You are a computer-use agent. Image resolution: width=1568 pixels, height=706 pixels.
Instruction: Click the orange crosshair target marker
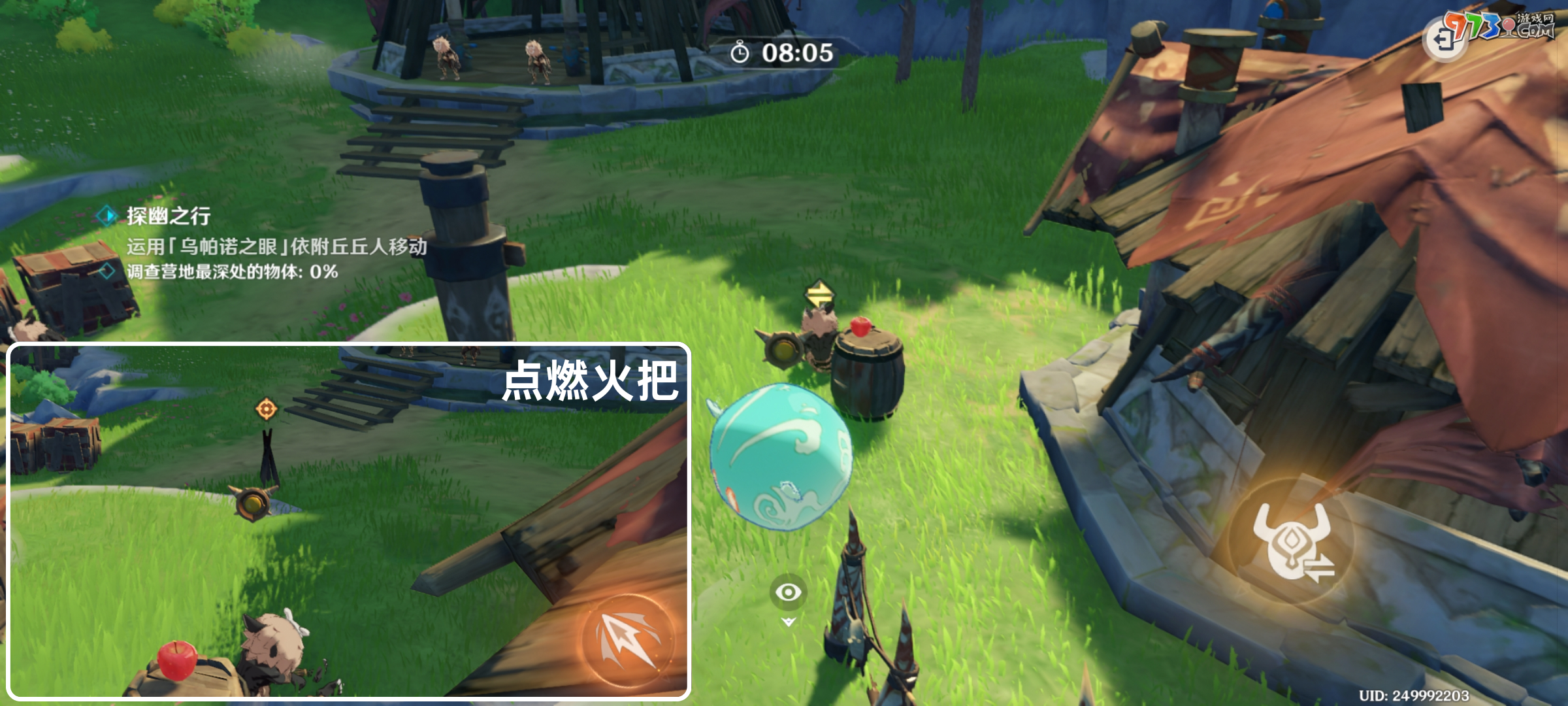tap(266, 409)
